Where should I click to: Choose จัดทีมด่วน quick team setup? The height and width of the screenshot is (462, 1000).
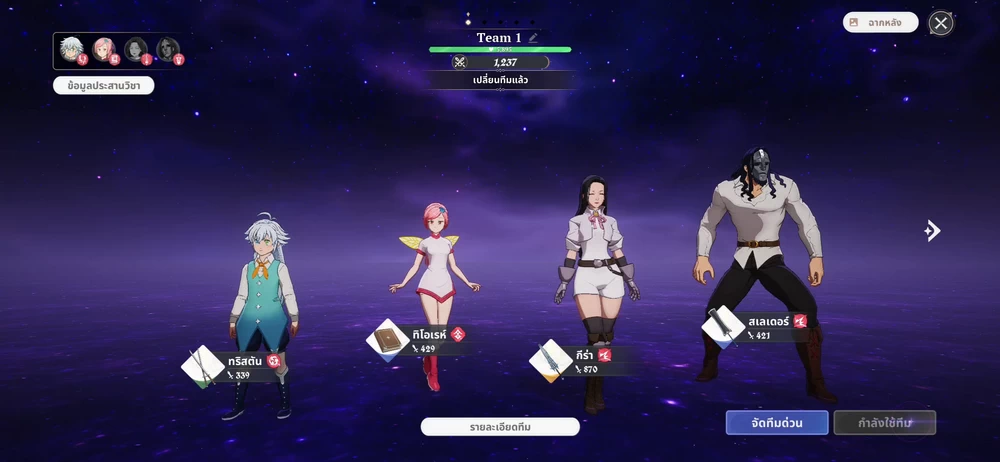pos(777,422)
